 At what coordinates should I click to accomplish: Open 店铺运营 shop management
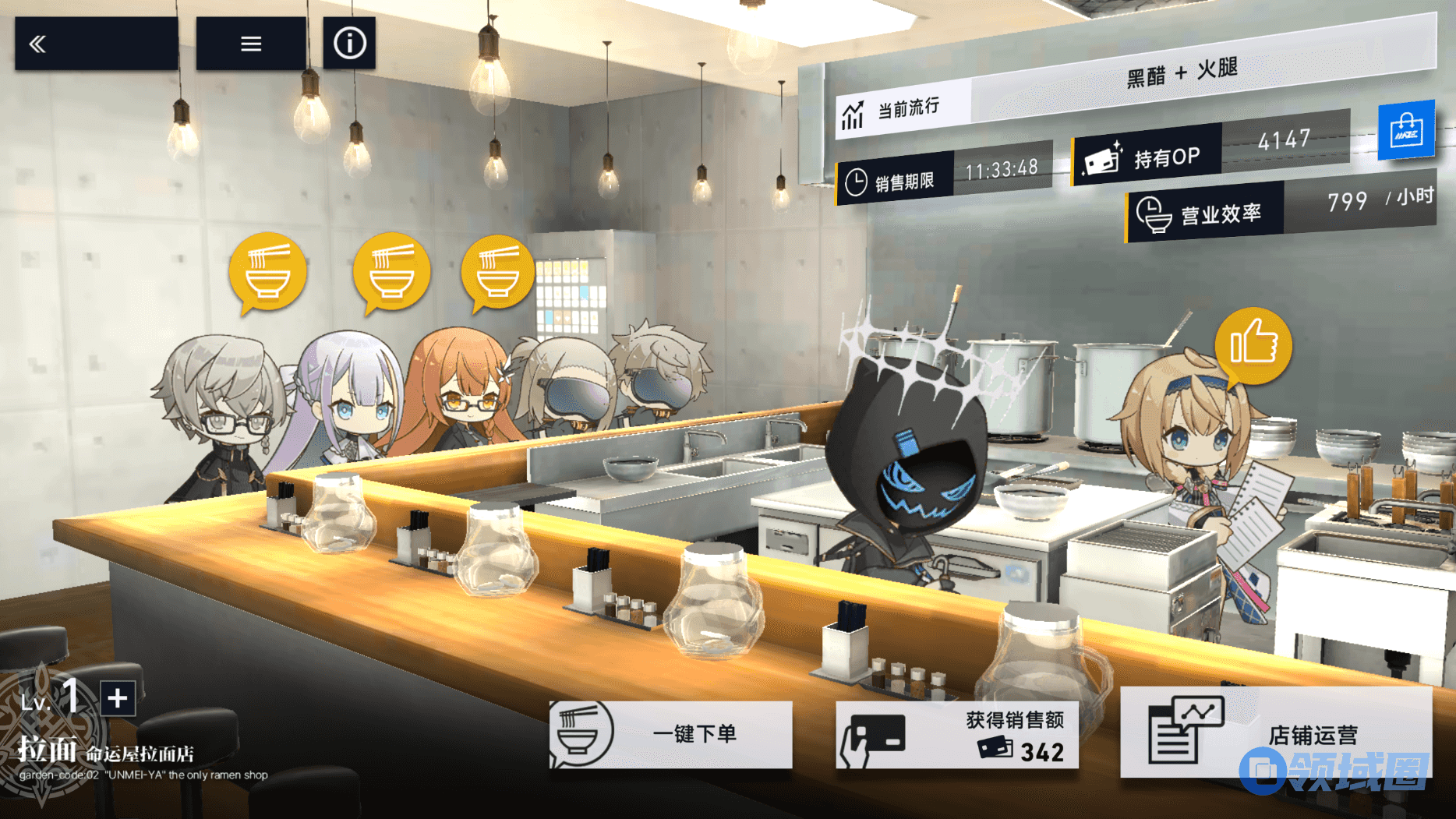(x=1276, y=733)
